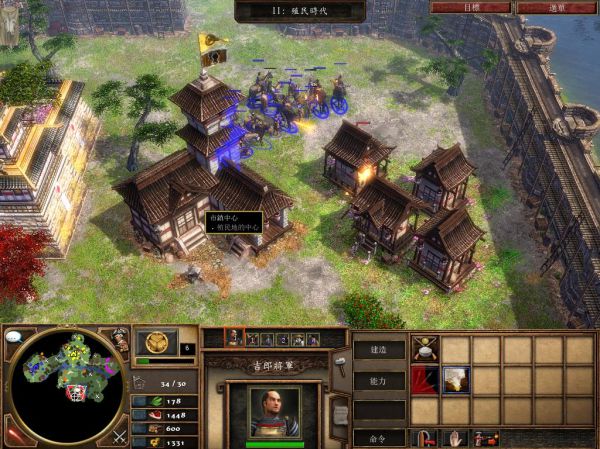Image resolution: width=600 pixels, height=449 pixels.
Task: Select the first highlighted unit group portrait
Action: pos(235,339)
